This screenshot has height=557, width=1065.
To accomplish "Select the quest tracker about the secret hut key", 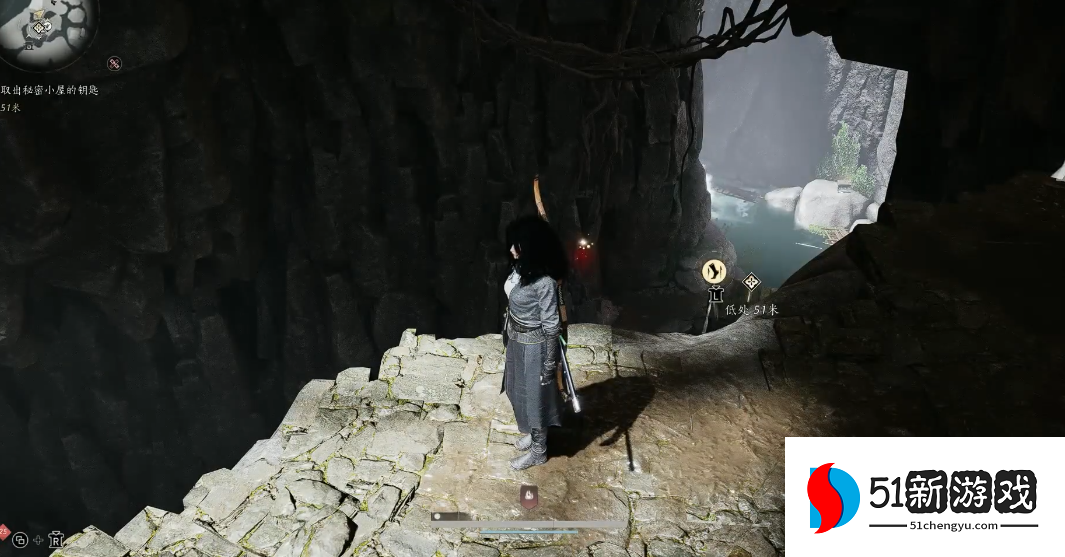I will (49, 90).
